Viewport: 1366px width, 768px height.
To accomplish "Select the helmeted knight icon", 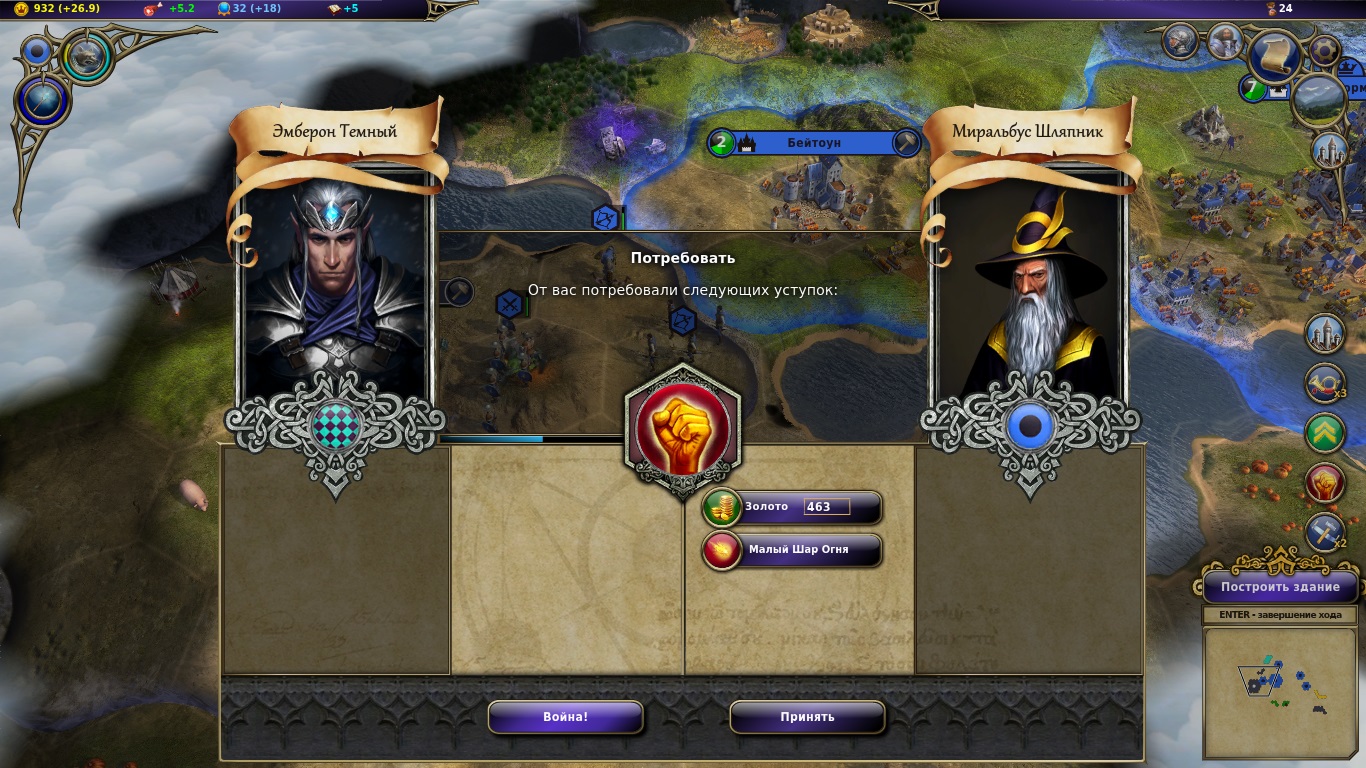I will click(1181, 41).
